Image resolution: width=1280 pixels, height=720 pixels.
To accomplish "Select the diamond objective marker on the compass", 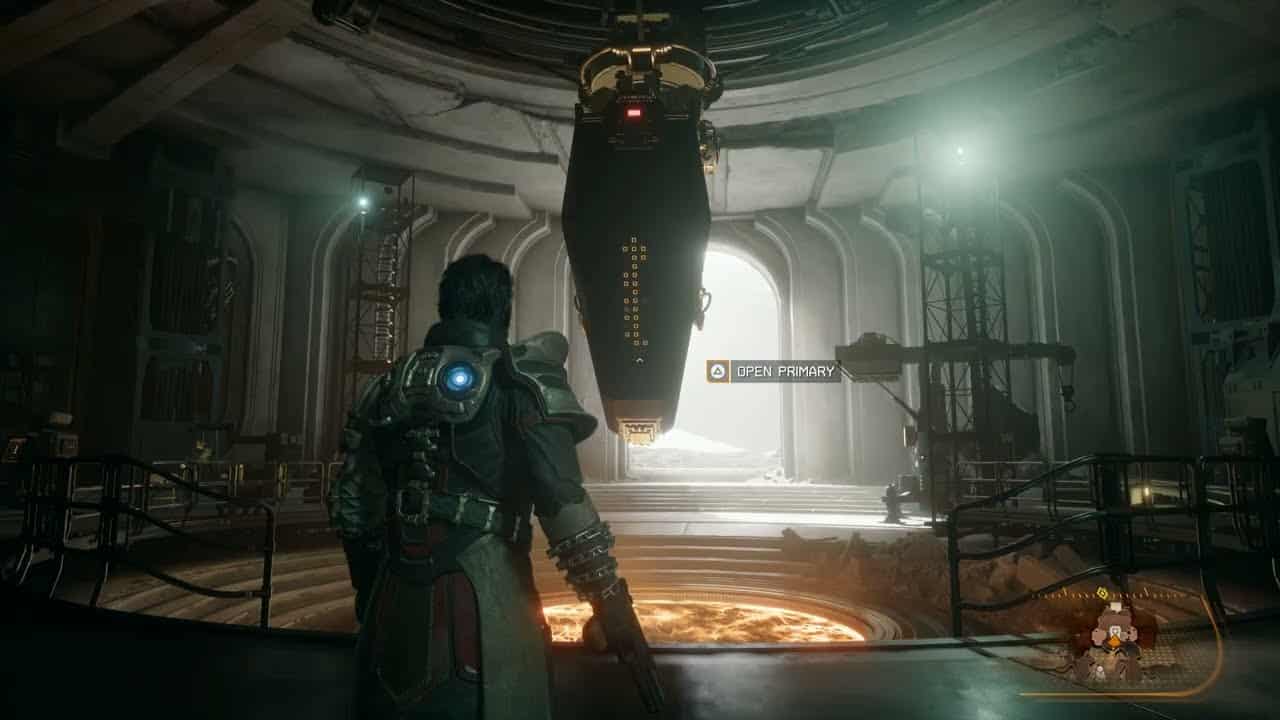I will (x=1101, y=592).
